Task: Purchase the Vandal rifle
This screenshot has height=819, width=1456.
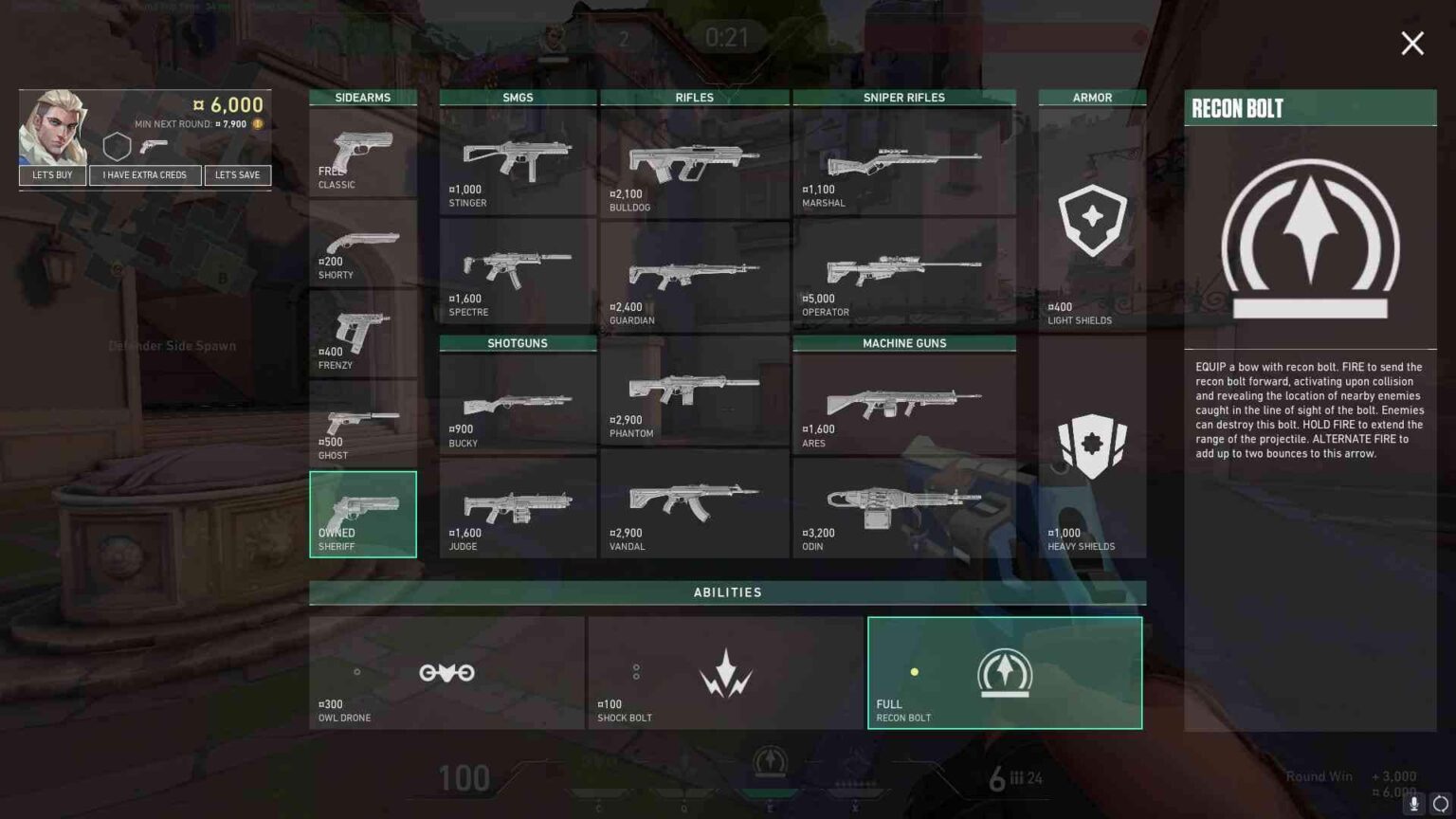Action: click(x=694, y=503)
